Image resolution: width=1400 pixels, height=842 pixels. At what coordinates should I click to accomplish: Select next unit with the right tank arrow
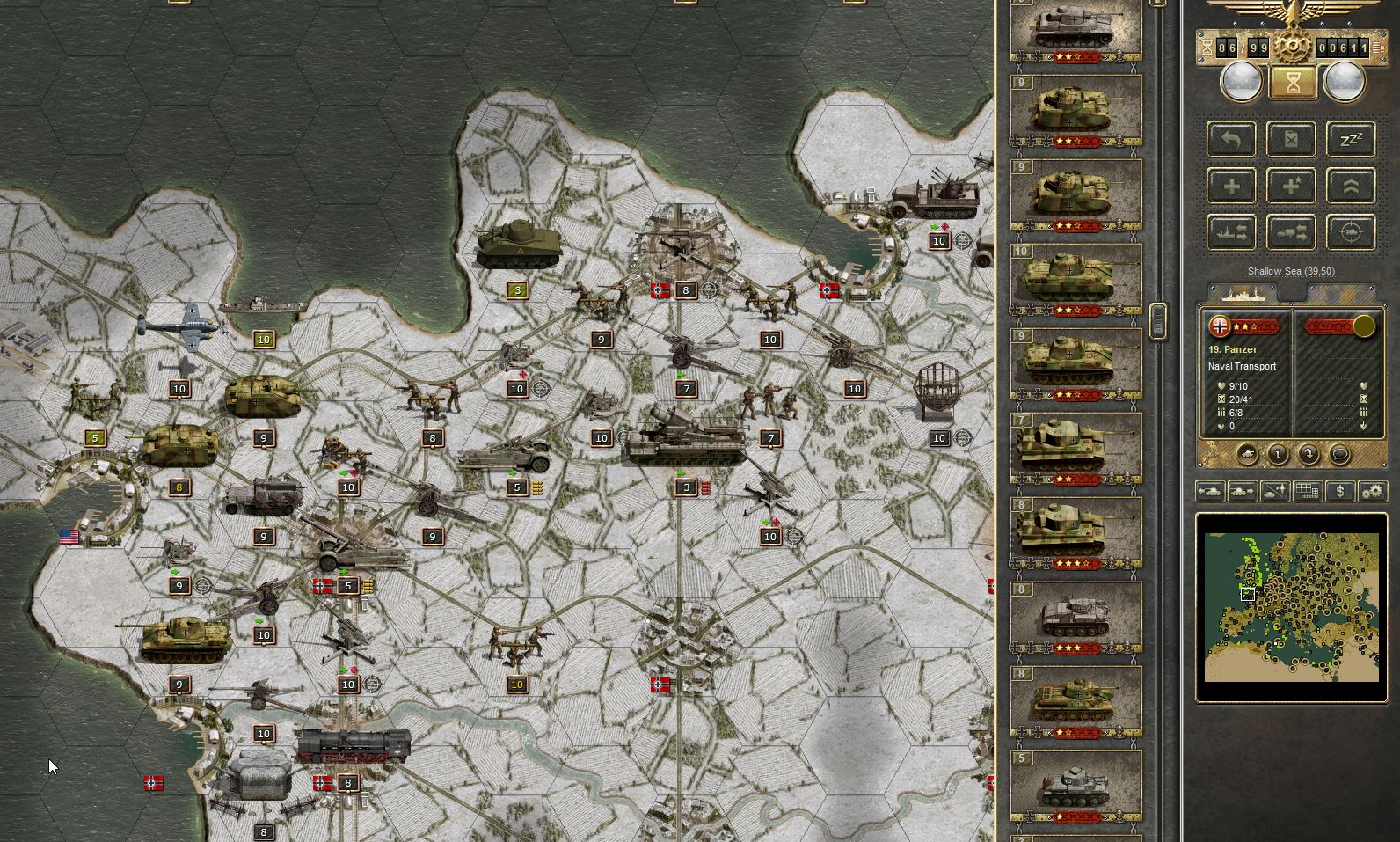tap(1241, 491)
